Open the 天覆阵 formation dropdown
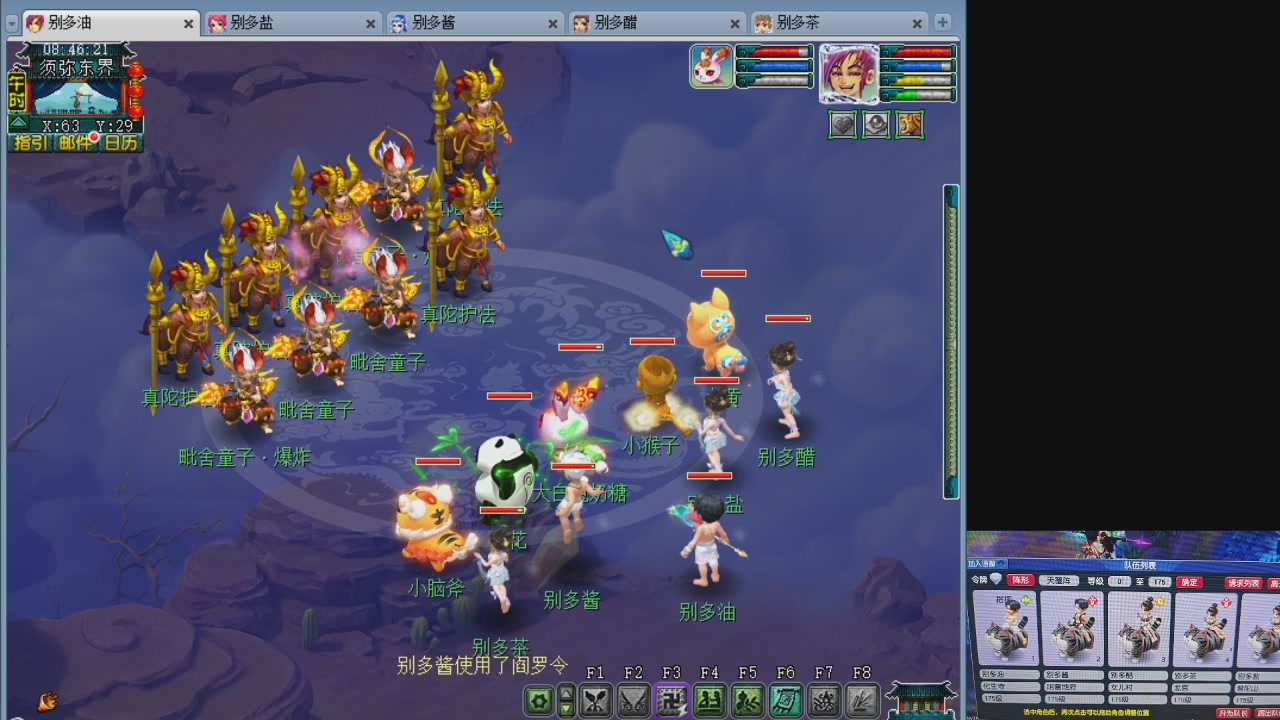The height and width of the screenshot is (720, 1280). [x=1059, y=582]
